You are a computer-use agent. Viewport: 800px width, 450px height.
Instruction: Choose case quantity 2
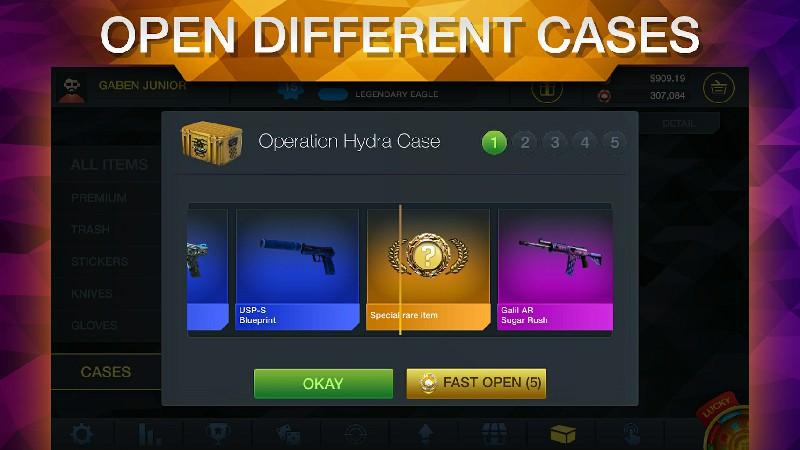pyautogui.click(x=525, y=142)
